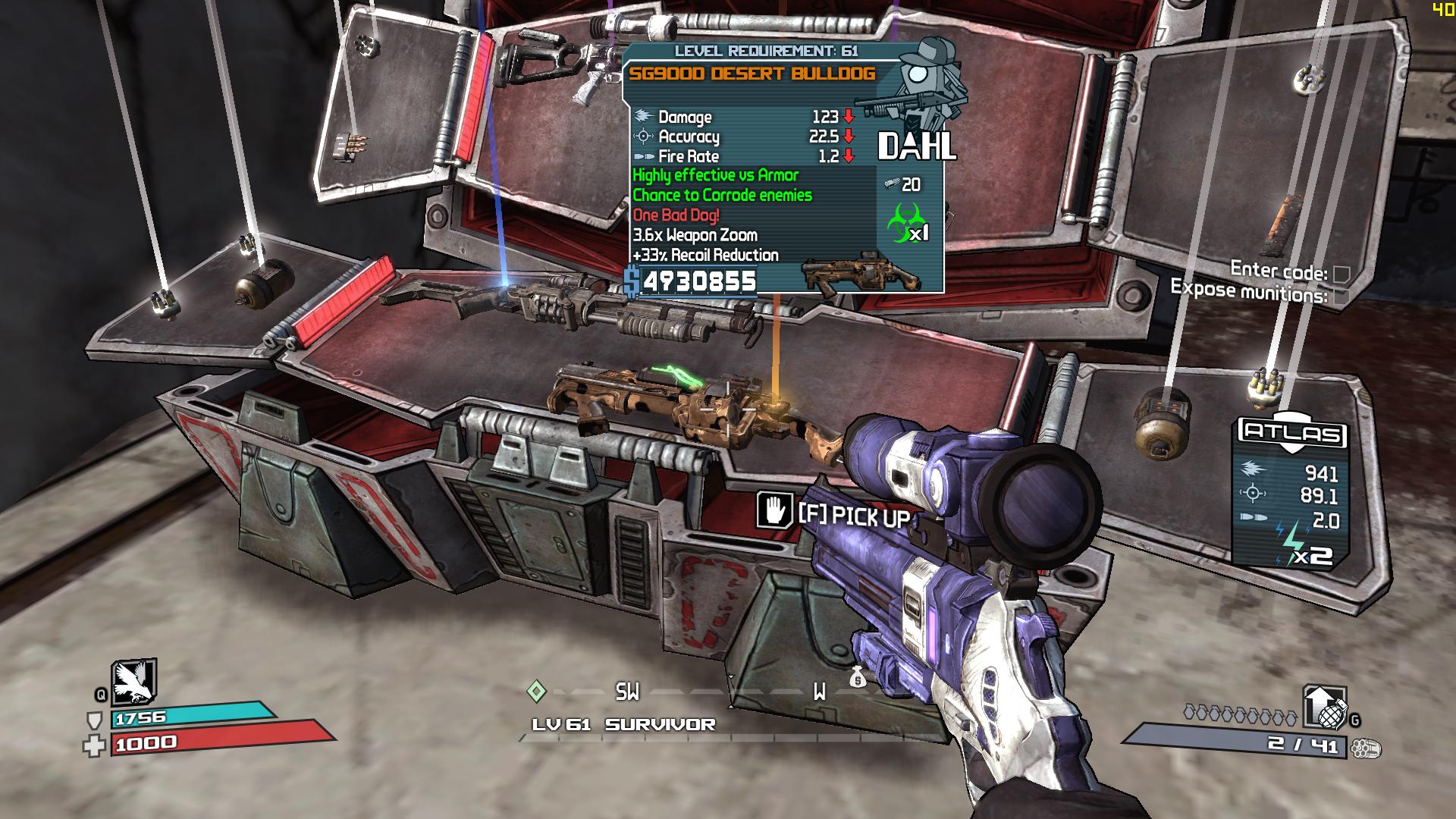Click the money bag marker on compass
This screenshot has width=1456, height=819.
[x=857, y=676]
